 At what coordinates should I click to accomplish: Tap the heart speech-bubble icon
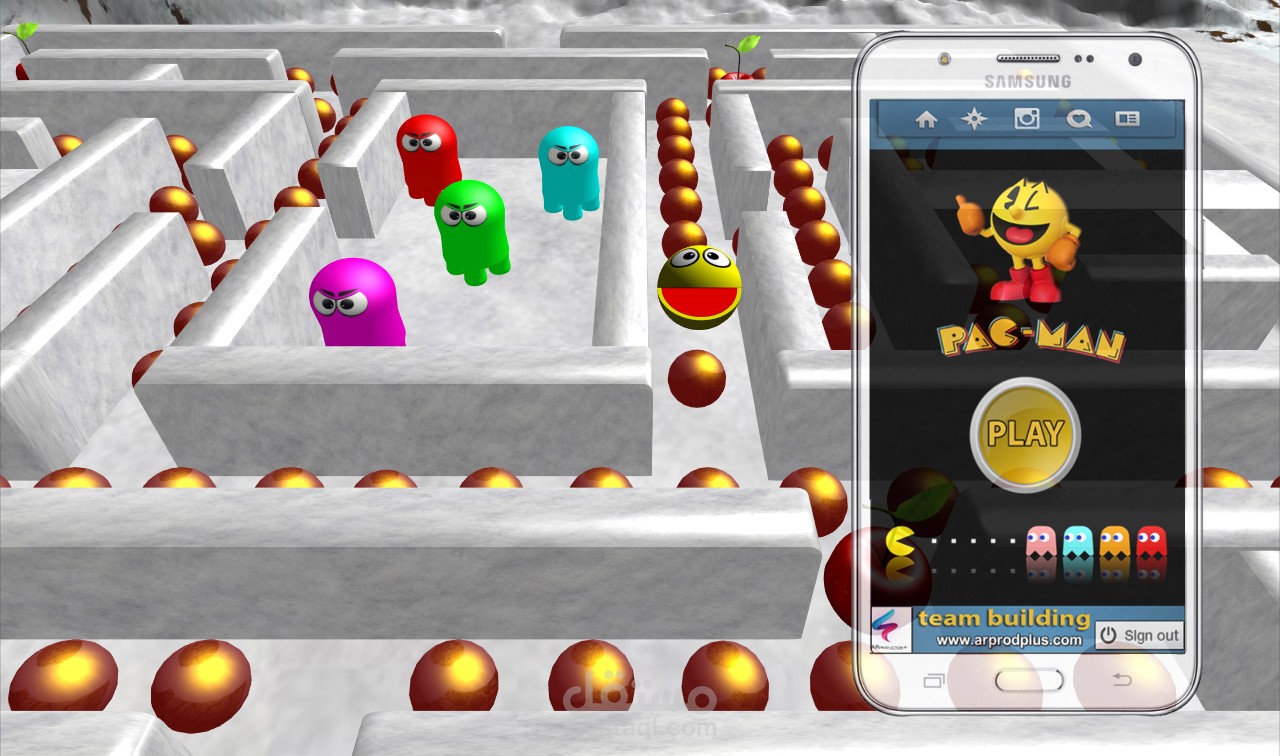pos(1078,119)
